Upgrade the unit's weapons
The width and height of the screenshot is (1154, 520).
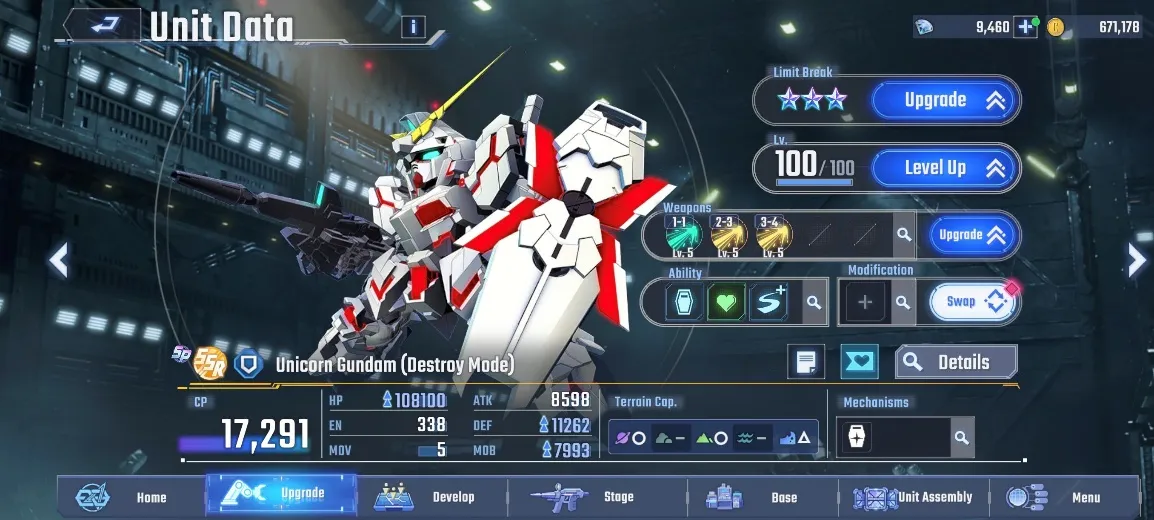pos(972,235)
